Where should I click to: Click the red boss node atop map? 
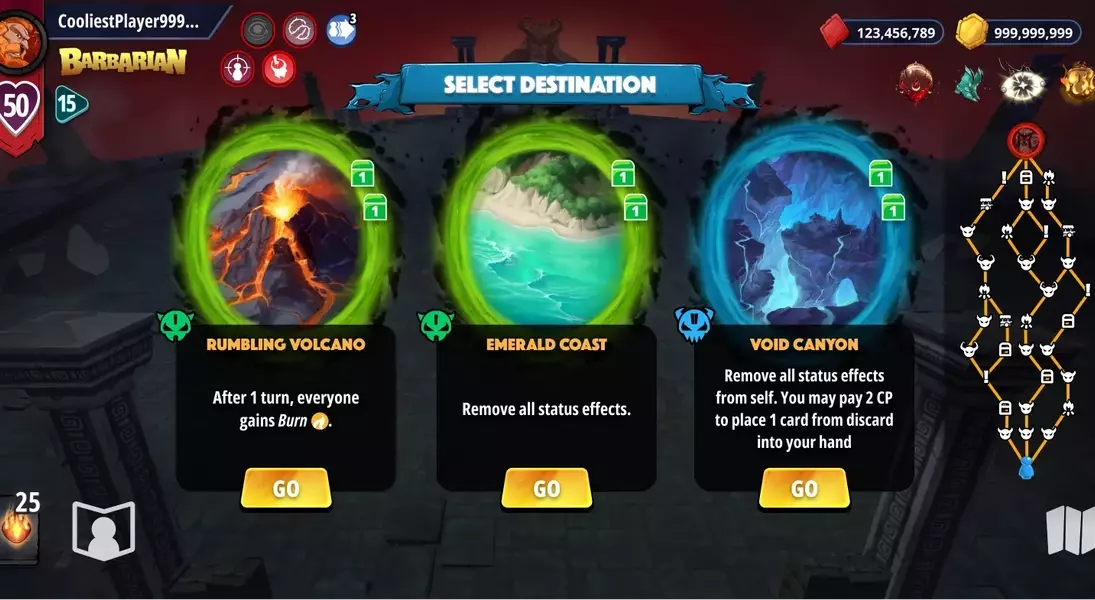1026,139
